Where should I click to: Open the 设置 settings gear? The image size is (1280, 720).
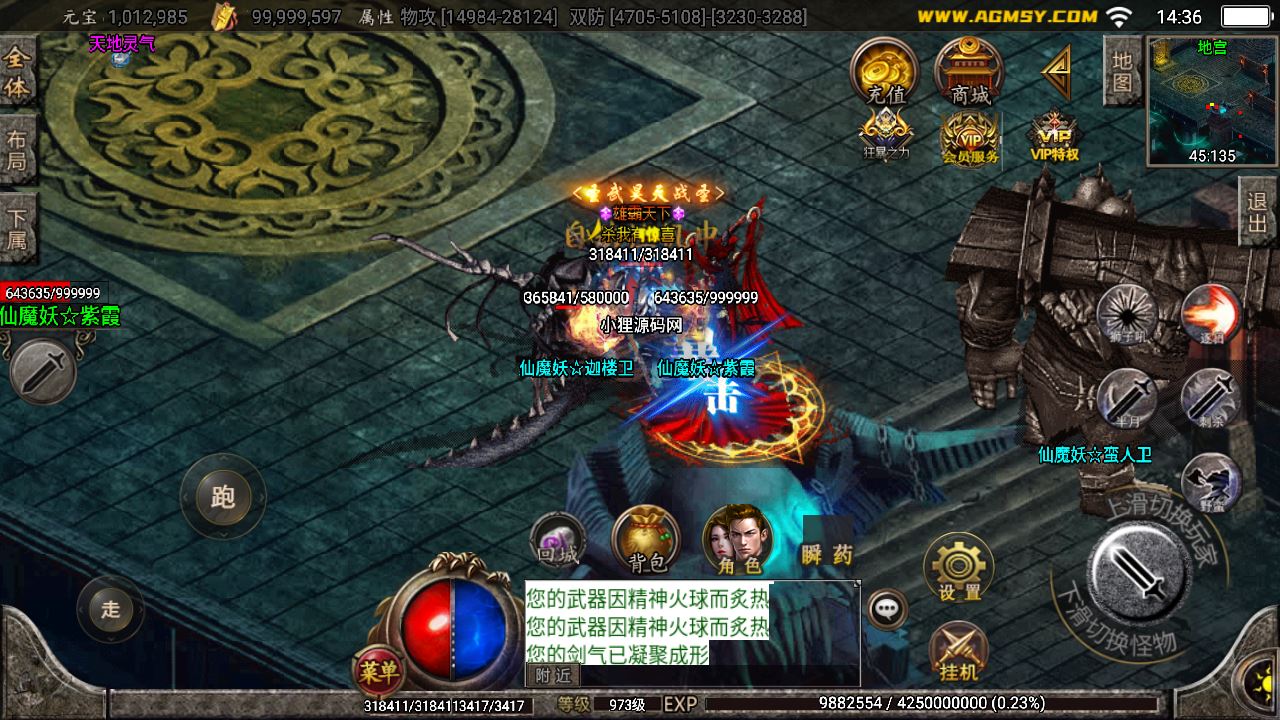(959, 566)
